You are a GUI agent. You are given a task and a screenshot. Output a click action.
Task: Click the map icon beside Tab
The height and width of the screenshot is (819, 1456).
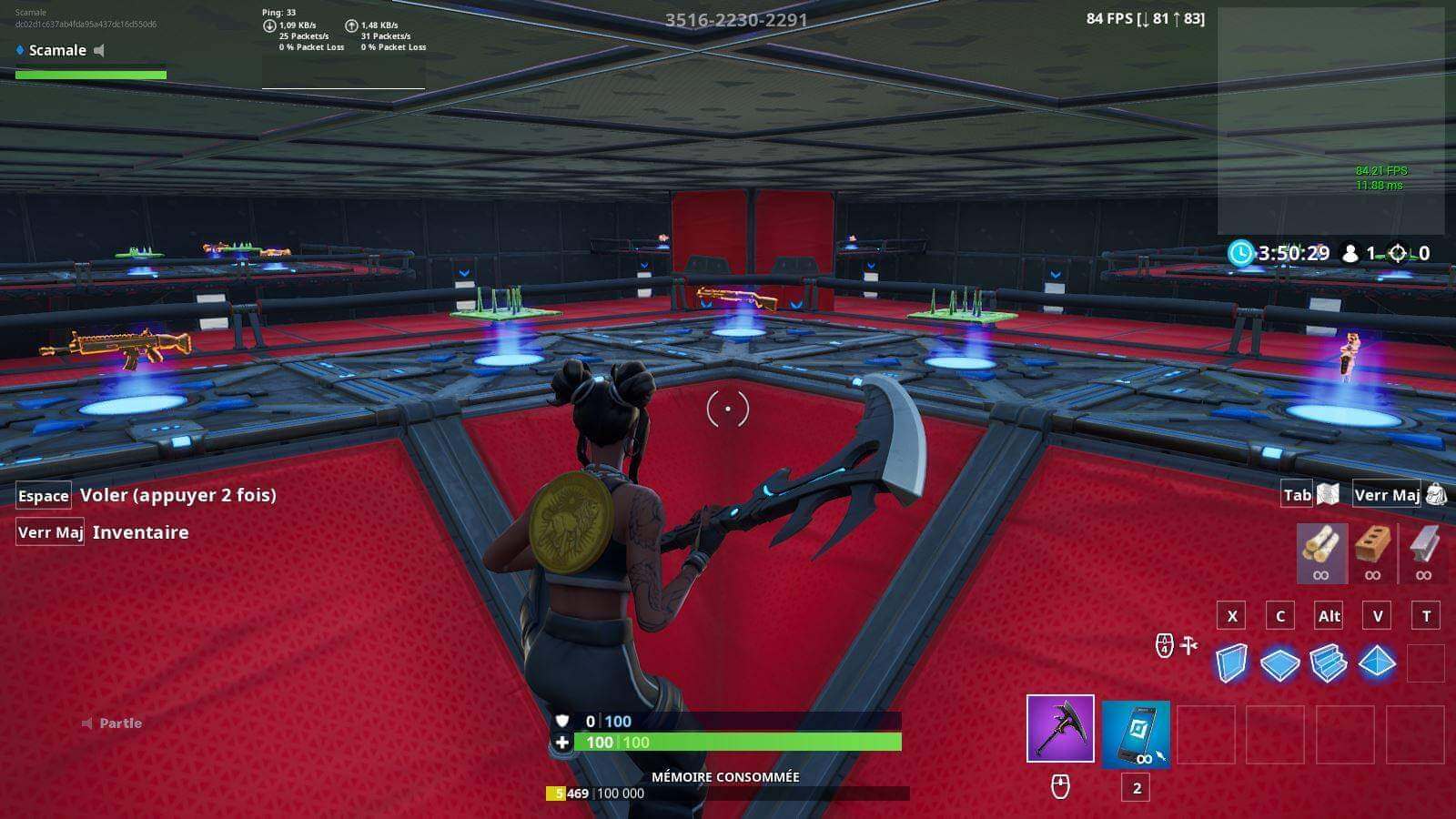pyautogui.click(x=1325, y=494)
